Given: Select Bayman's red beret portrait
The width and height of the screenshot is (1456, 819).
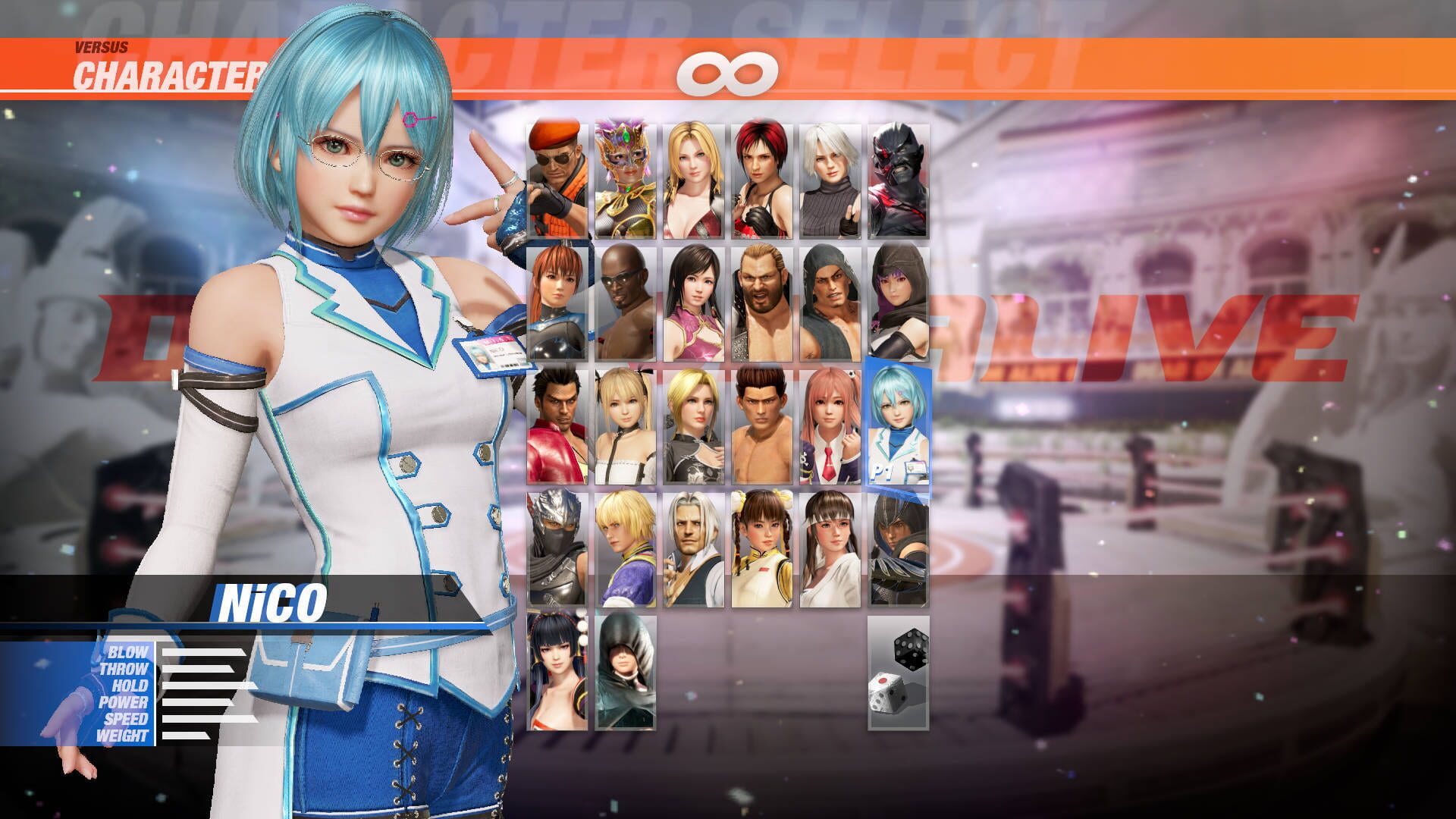Looking at the screenshot, I should (556, 174).
